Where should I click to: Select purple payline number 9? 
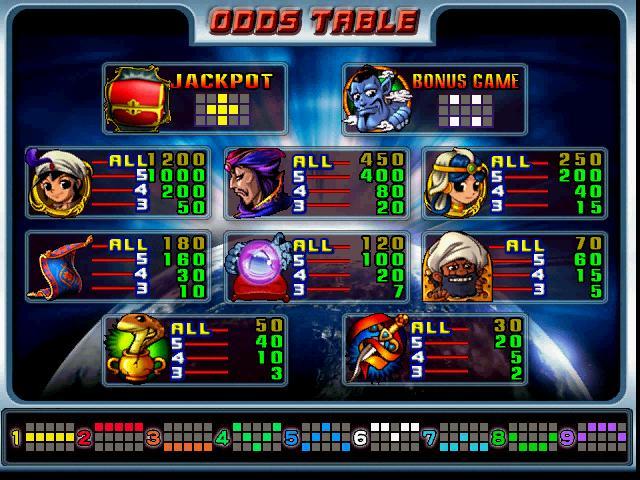point(585,437)
